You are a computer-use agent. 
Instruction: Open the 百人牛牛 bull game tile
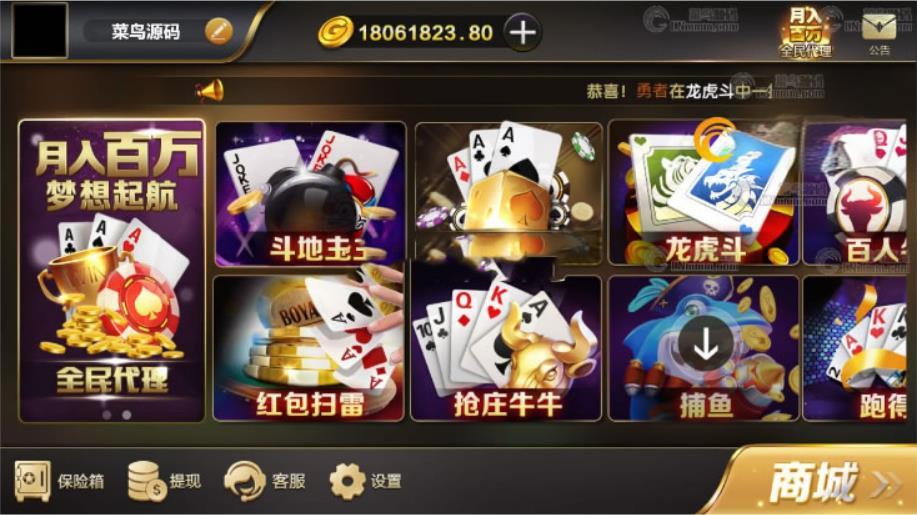click(860, 195)
